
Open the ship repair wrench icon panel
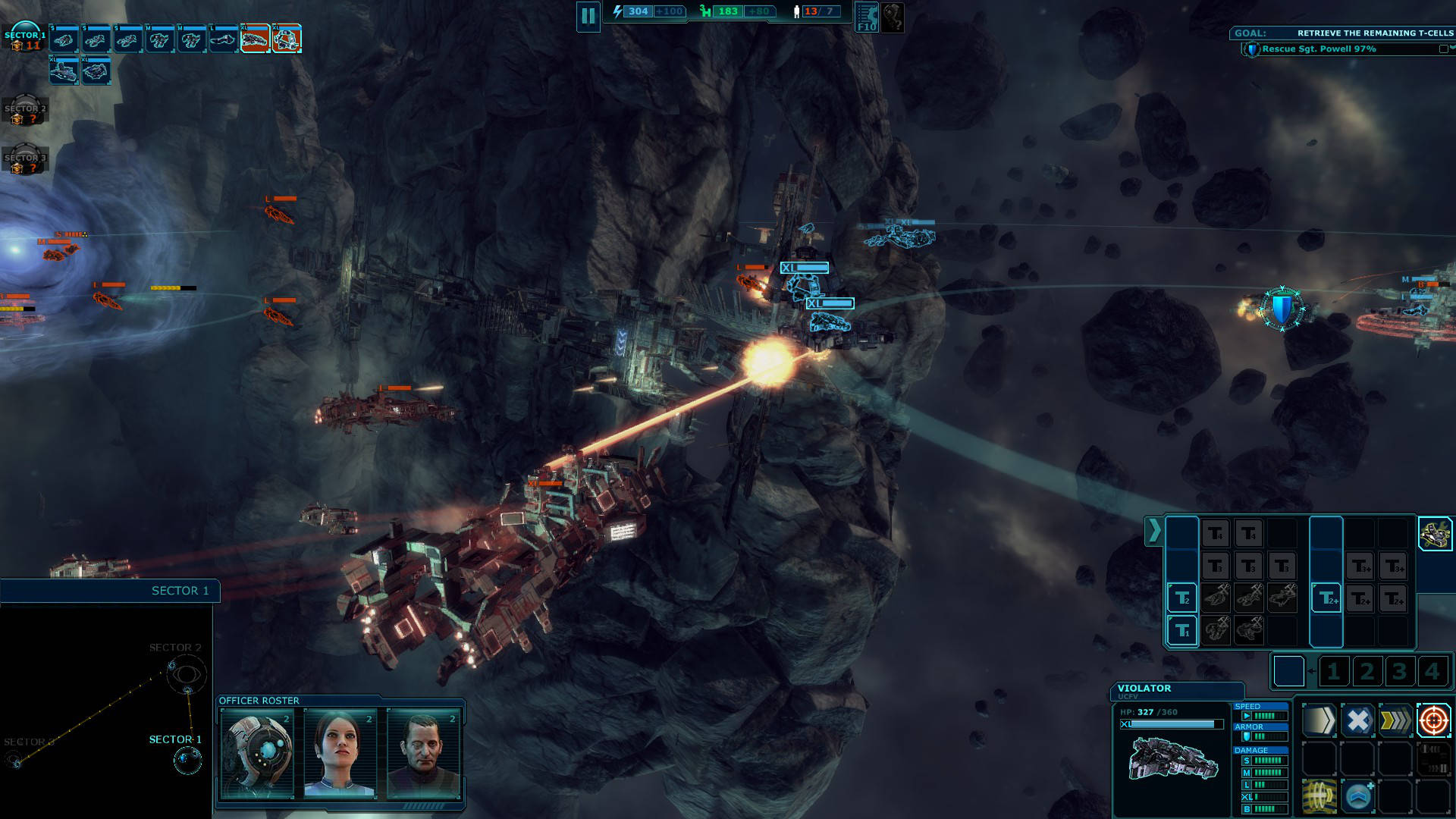tap(1434, 534)
